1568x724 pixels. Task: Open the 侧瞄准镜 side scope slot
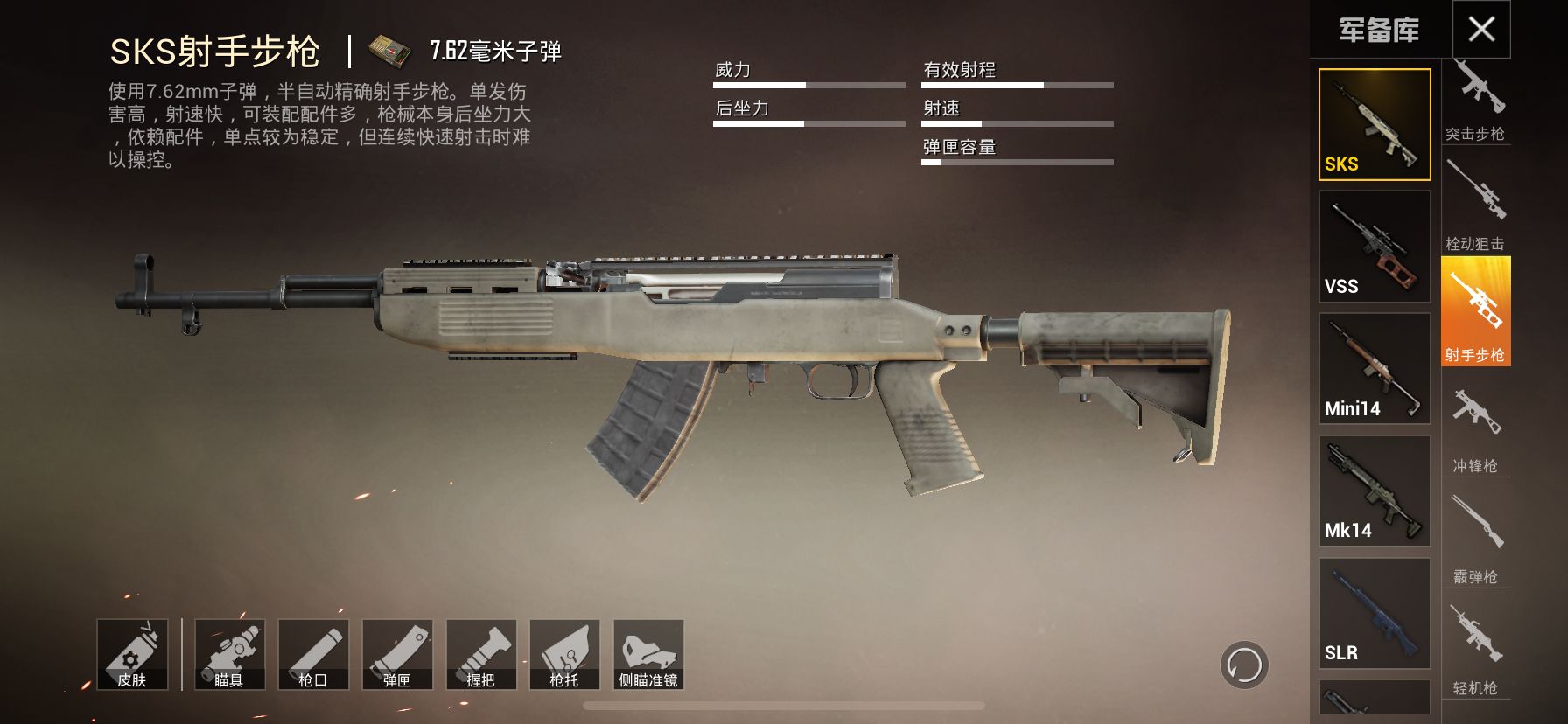[649, 656]
